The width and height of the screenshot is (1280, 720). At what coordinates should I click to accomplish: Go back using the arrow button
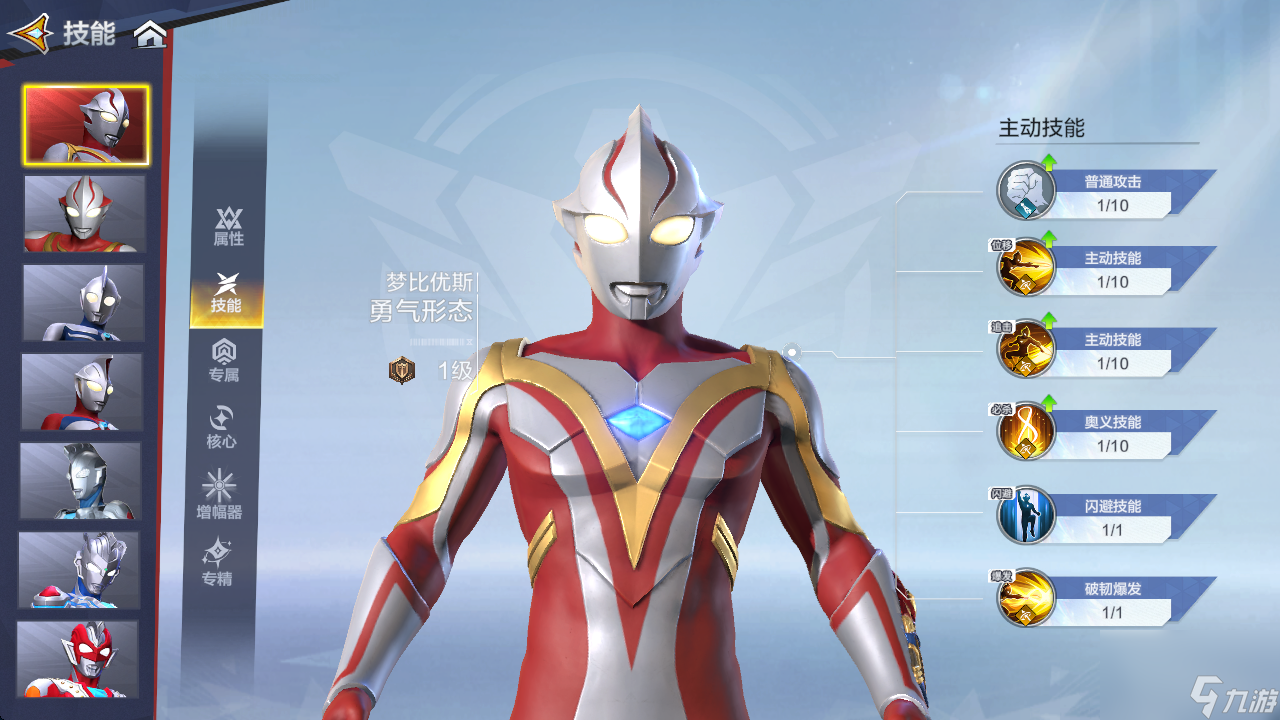(28, 33)
